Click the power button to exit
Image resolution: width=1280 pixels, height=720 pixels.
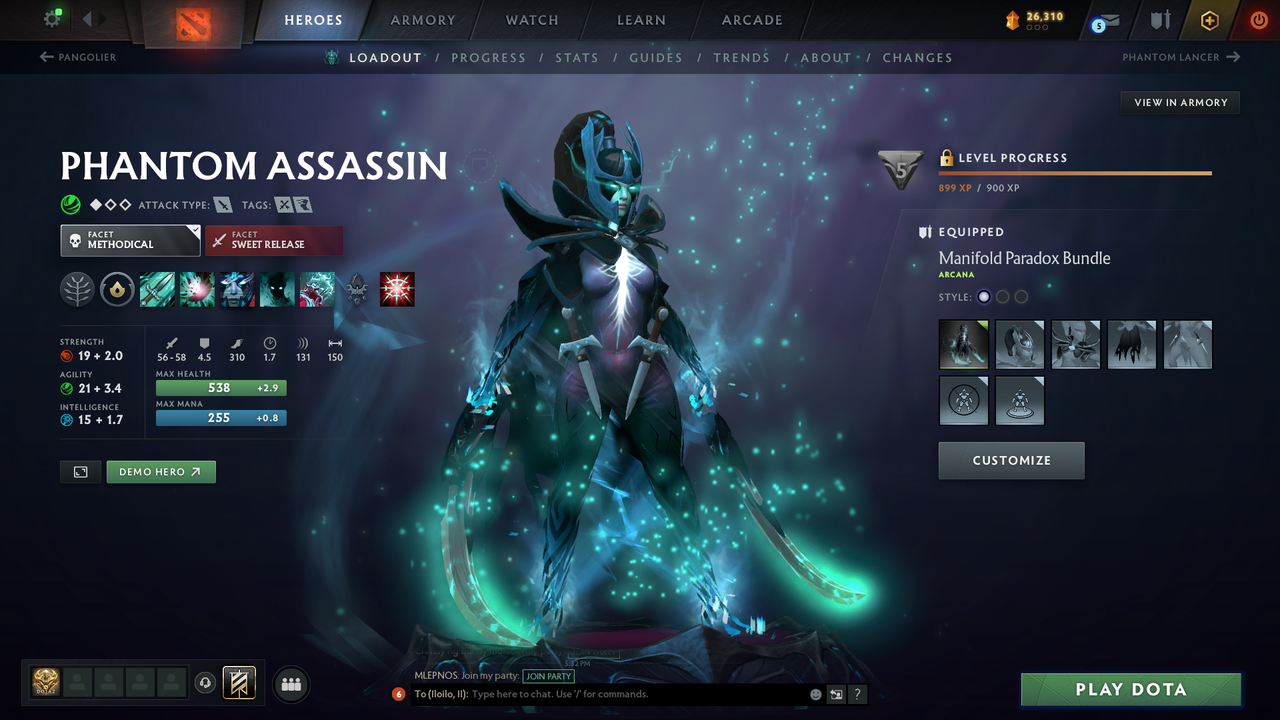point(1258,19)
